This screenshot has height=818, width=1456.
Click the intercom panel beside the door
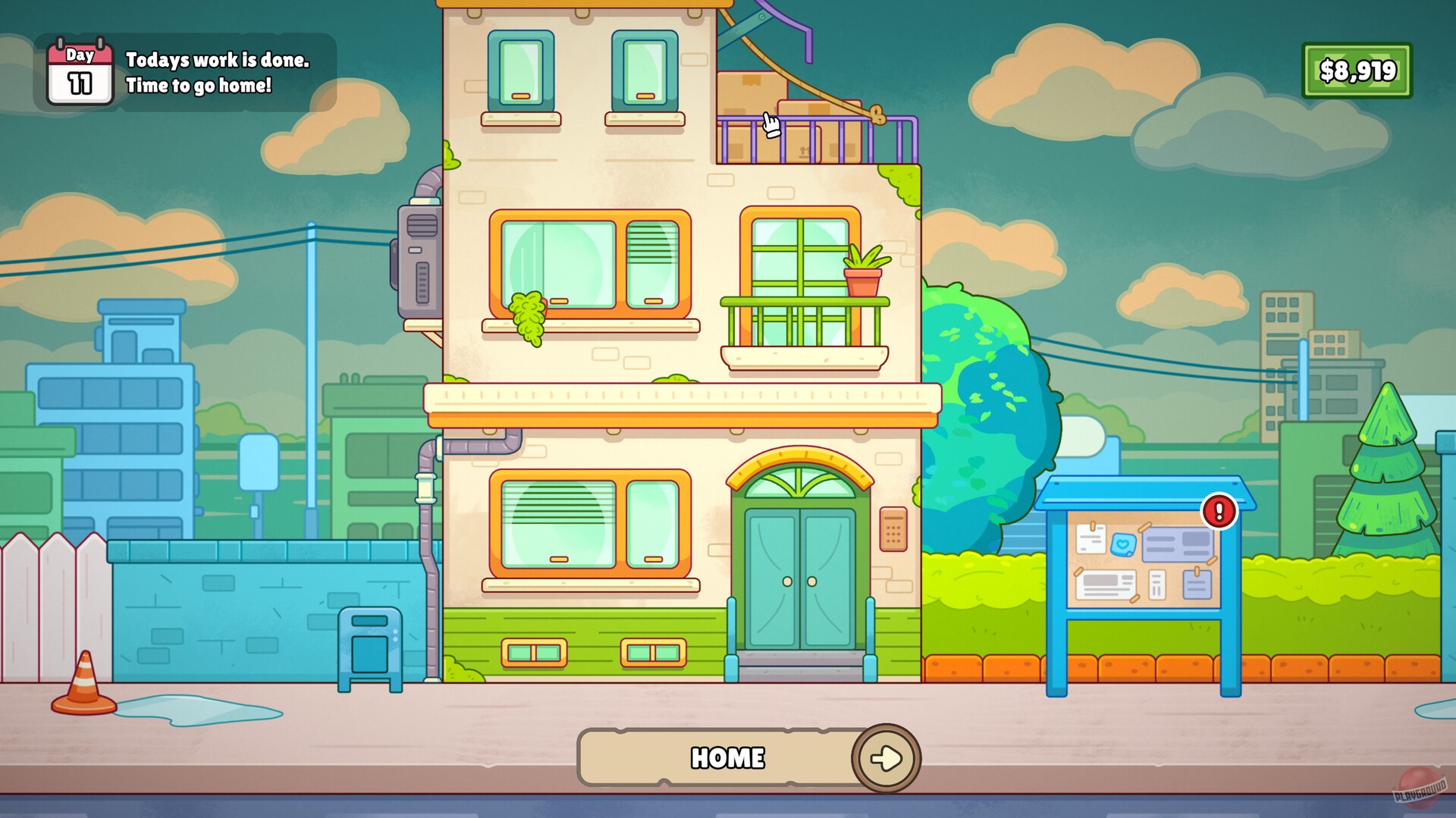(x=892, y=527)
